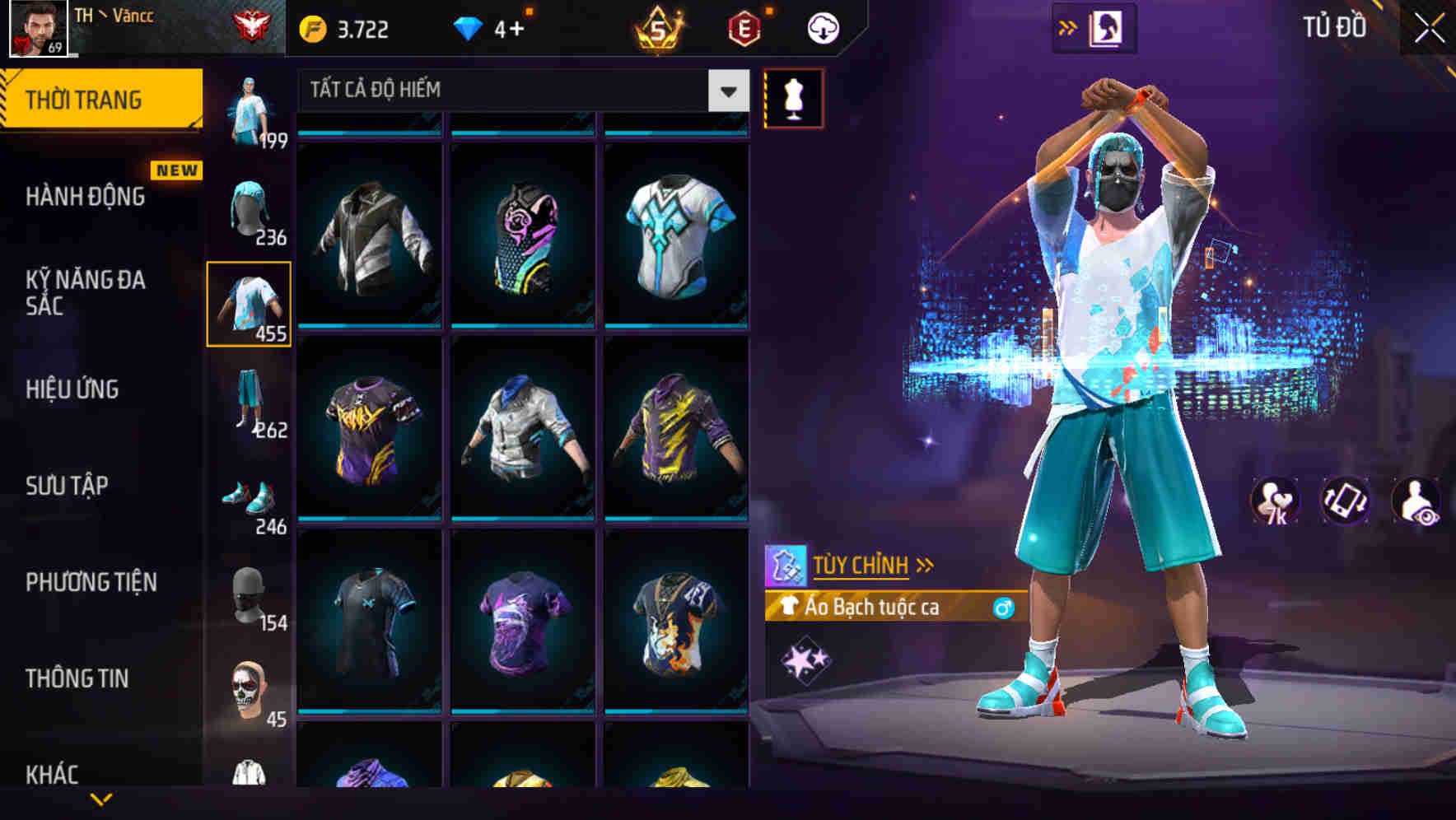Toggle the male gender symbol on item banner

[x=1001, y=607]
